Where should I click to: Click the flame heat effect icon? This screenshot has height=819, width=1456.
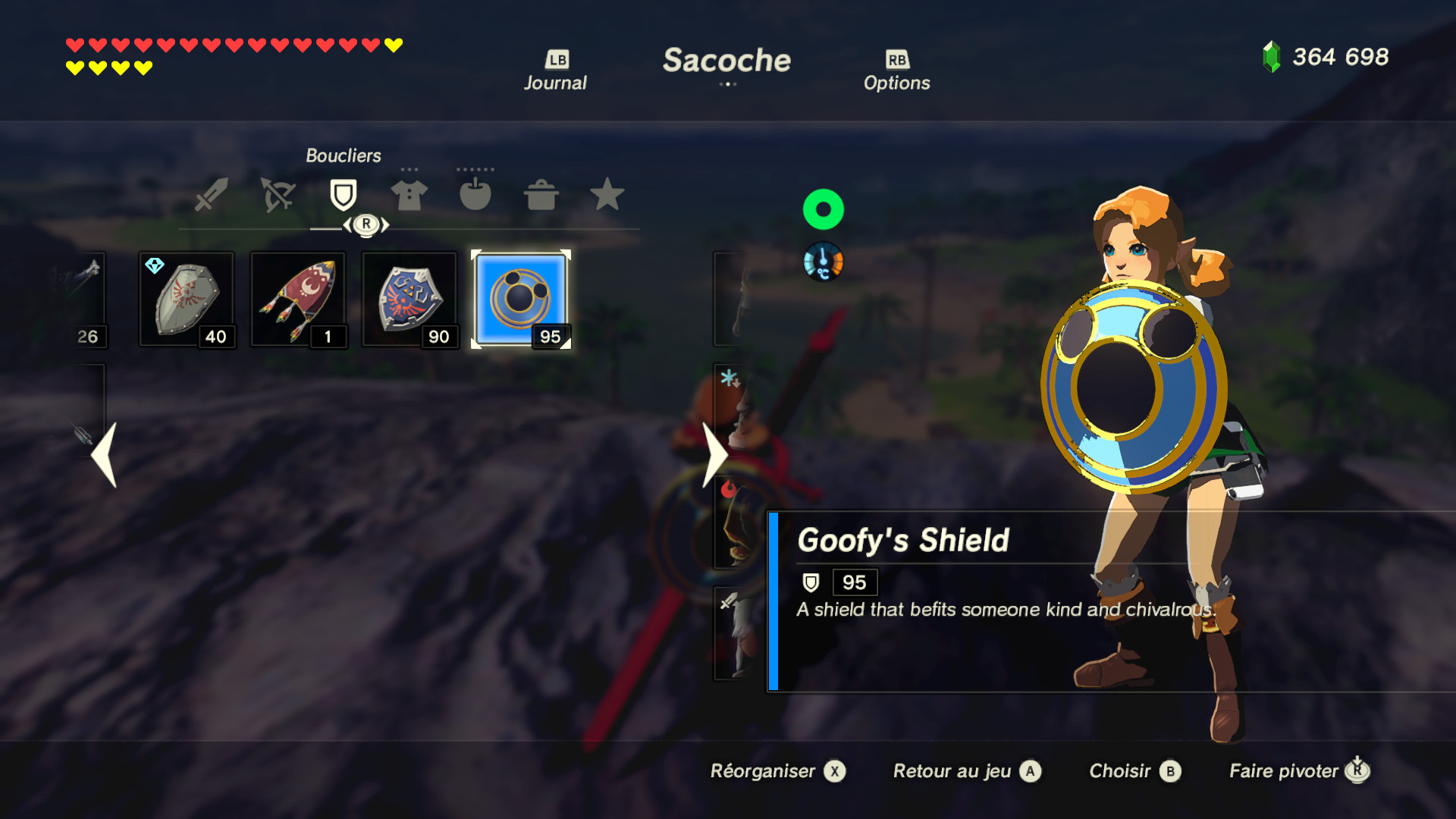(727, 490)
